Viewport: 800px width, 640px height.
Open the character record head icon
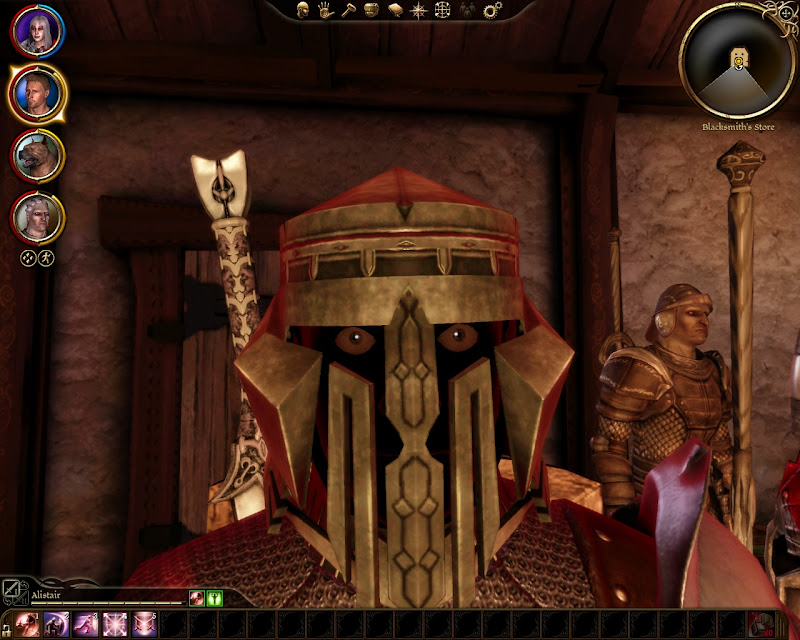click(x=302, y=10)
